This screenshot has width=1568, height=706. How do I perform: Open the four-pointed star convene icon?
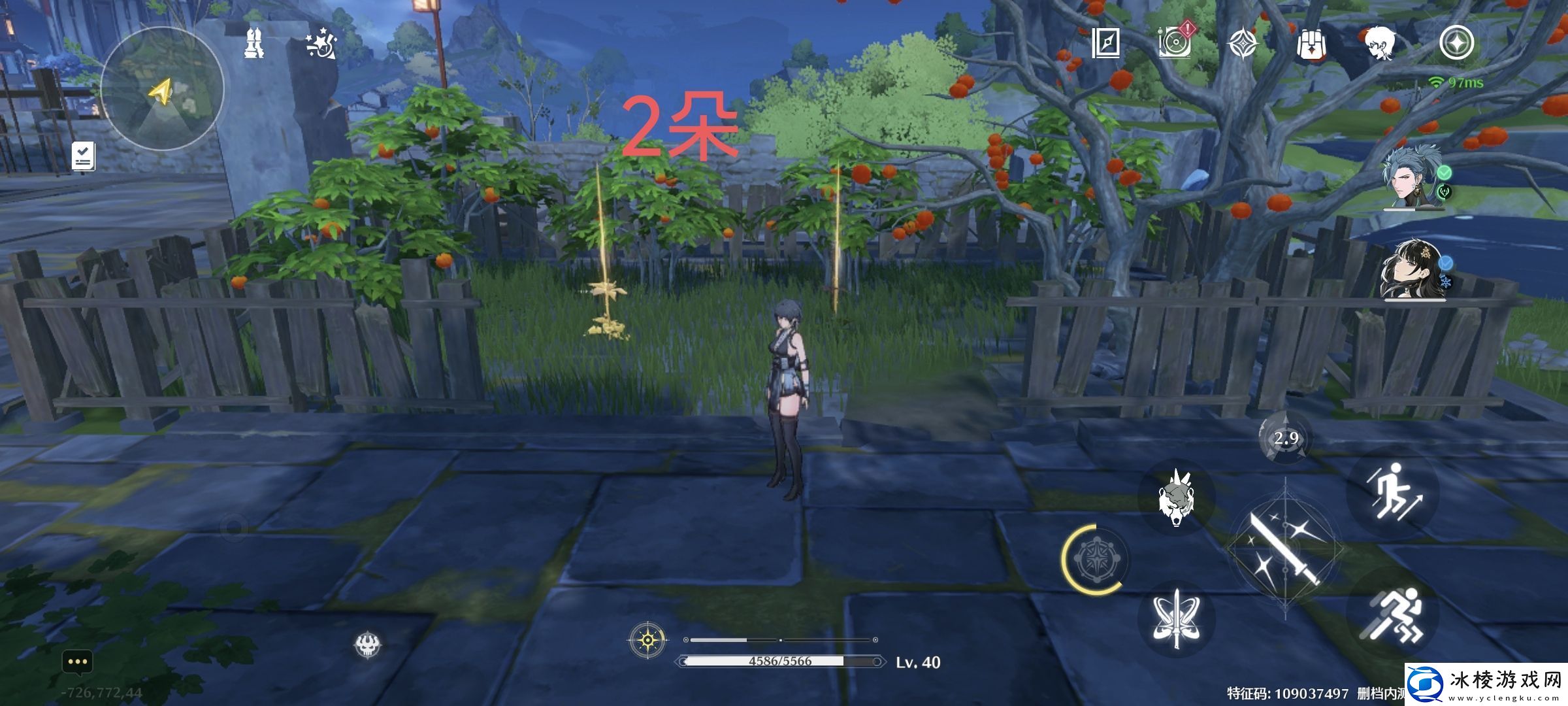click(1243, 44)
